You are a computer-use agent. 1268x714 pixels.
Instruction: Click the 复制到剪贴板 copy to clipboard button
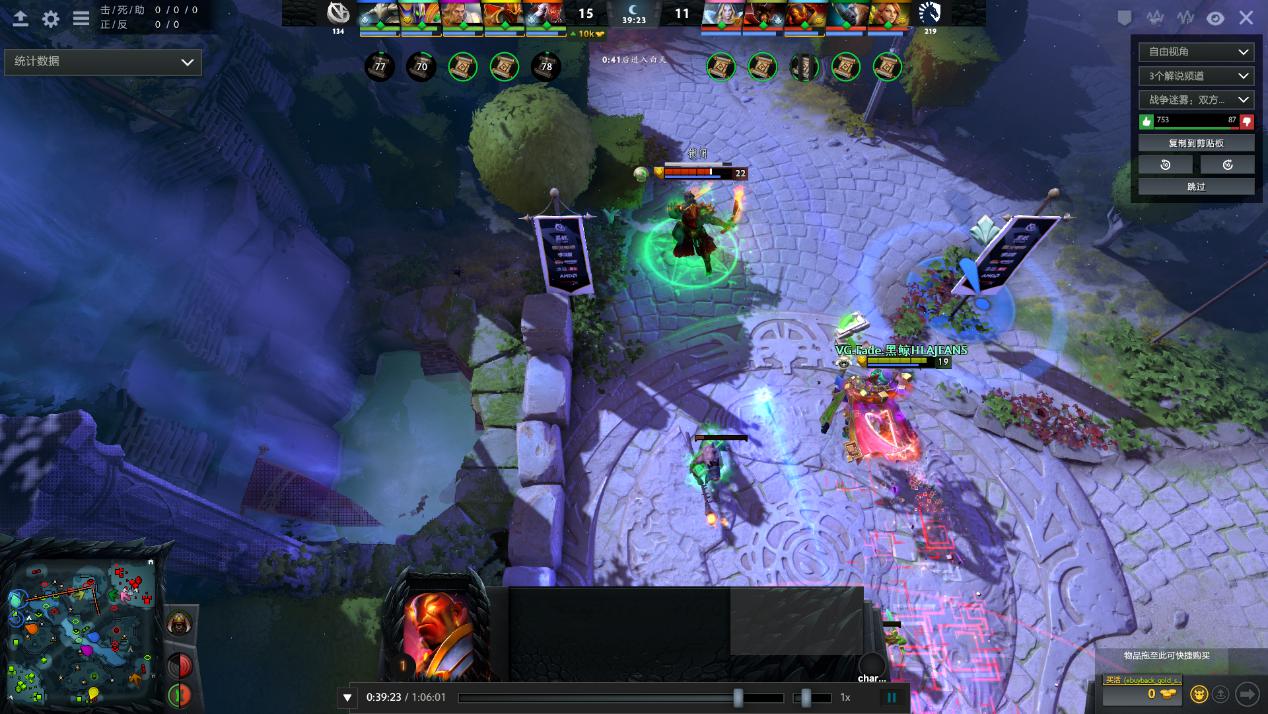click(x=1196, y=143)
